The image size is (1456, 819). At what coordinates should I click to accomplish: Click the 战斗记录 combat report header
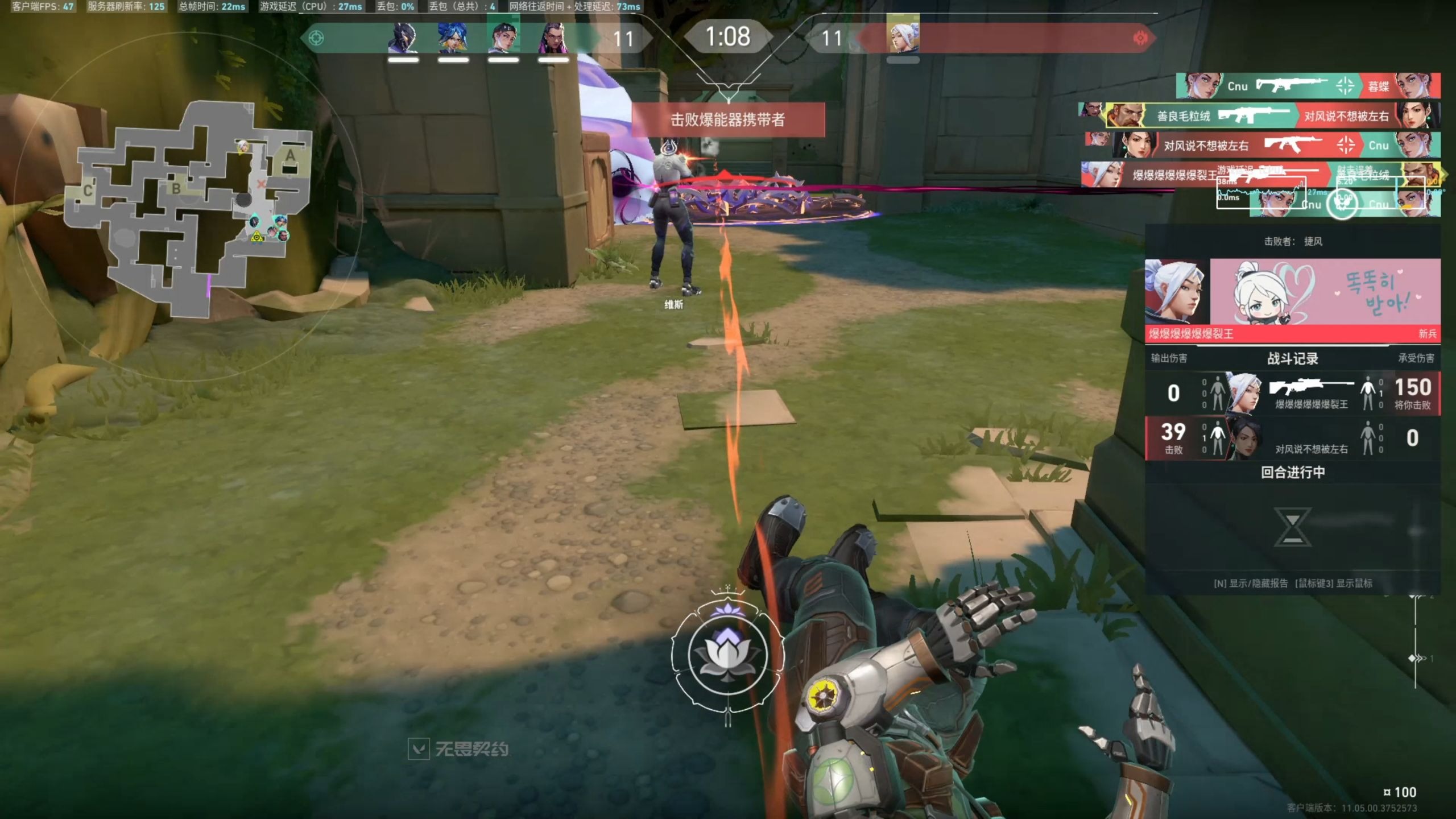click(x=1292, y=358)
